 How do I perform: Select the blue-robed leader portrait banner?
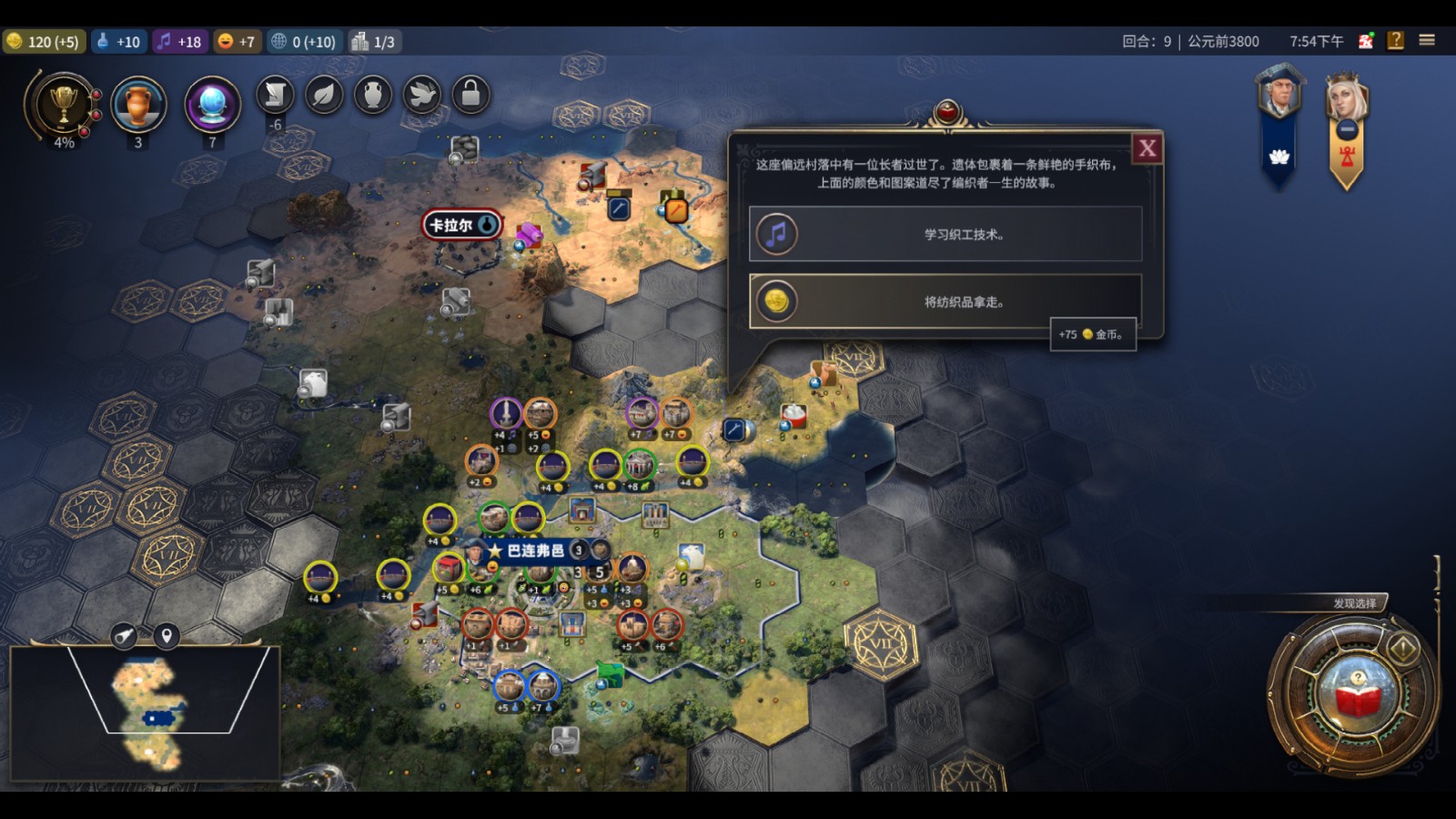[x=1282, y=109]
